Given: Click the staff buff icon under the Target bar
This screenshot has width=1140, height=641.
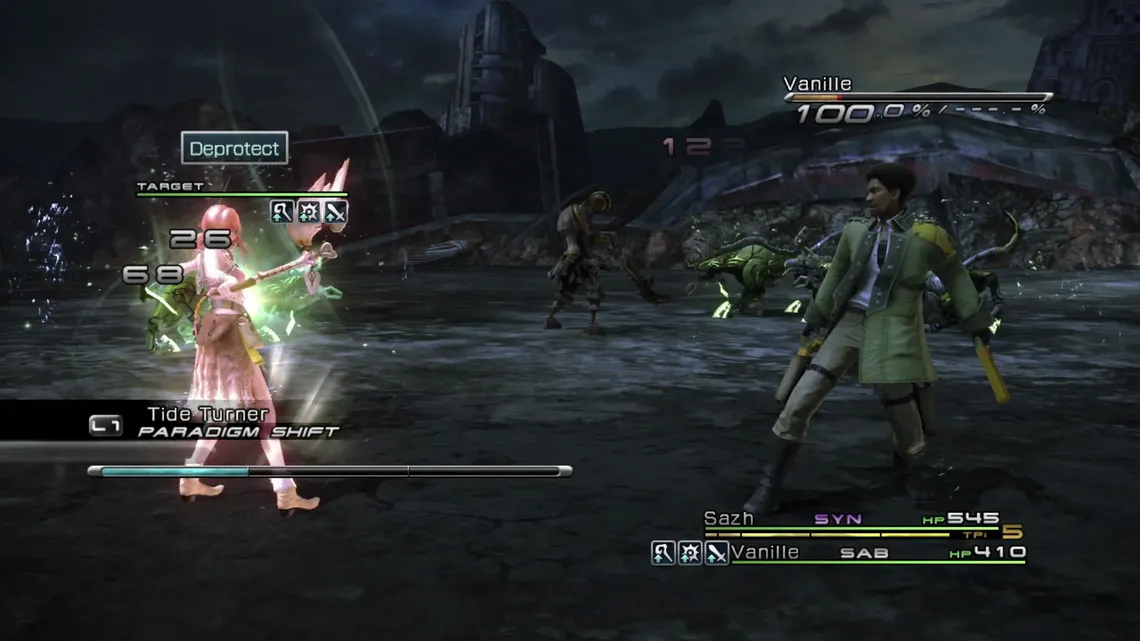Looking at the screenshot, I should point(281,211).
